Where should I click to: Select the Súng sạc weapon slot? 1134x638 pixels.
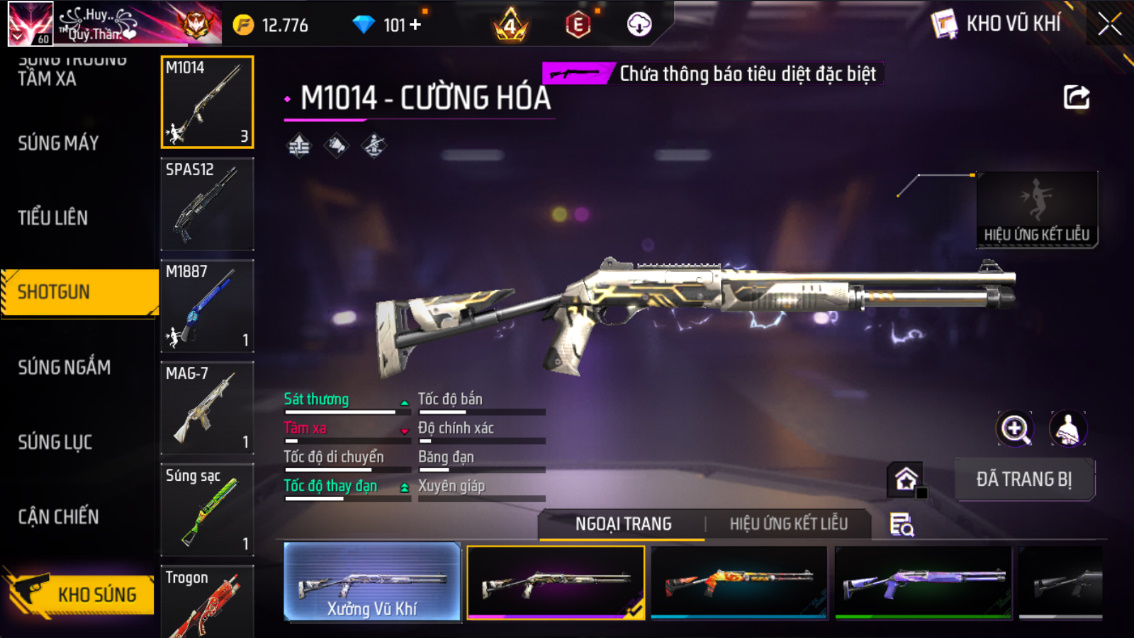(x=207, y=510)
